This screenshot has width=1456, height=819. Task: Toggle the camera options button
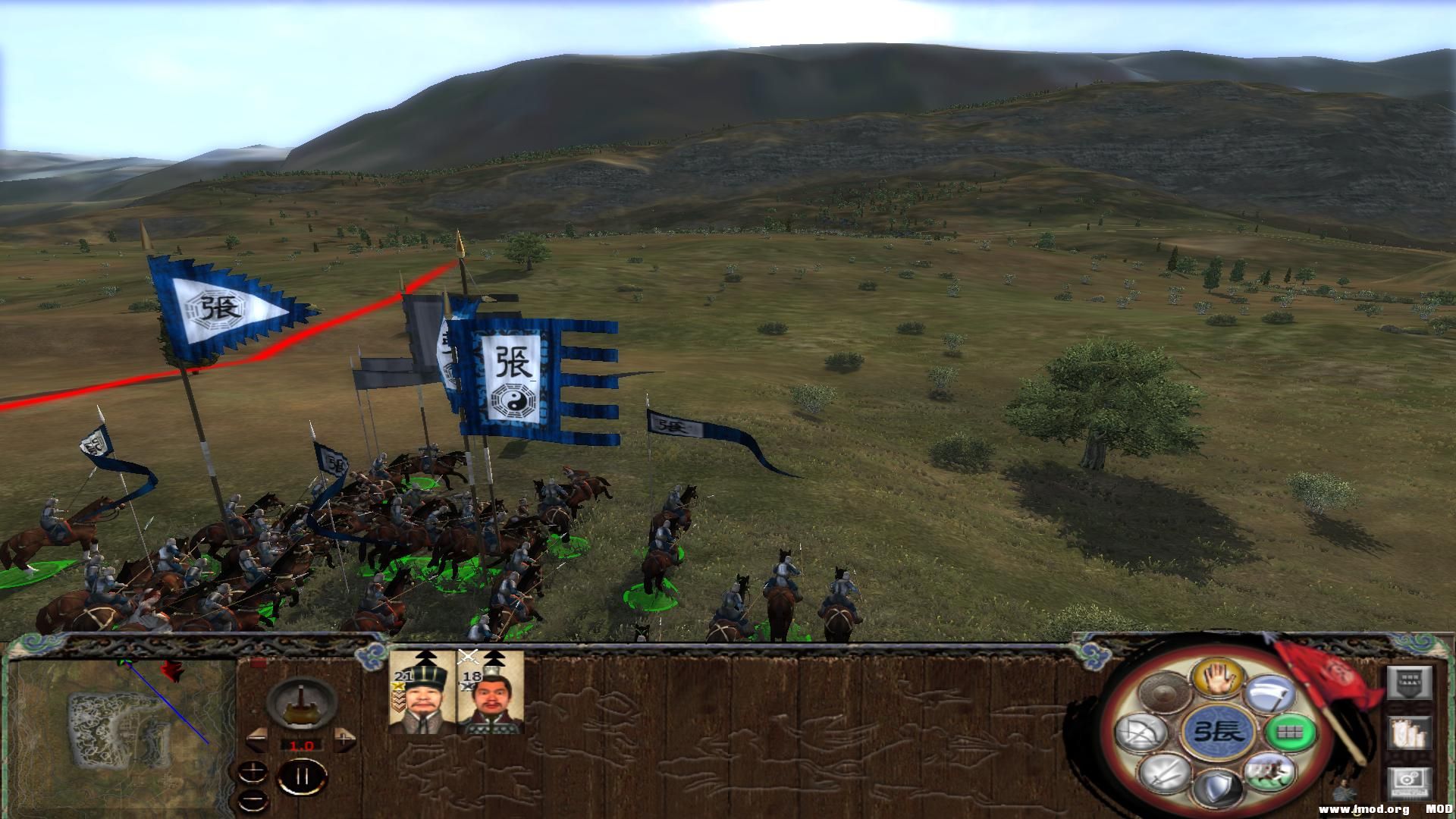1408,783
